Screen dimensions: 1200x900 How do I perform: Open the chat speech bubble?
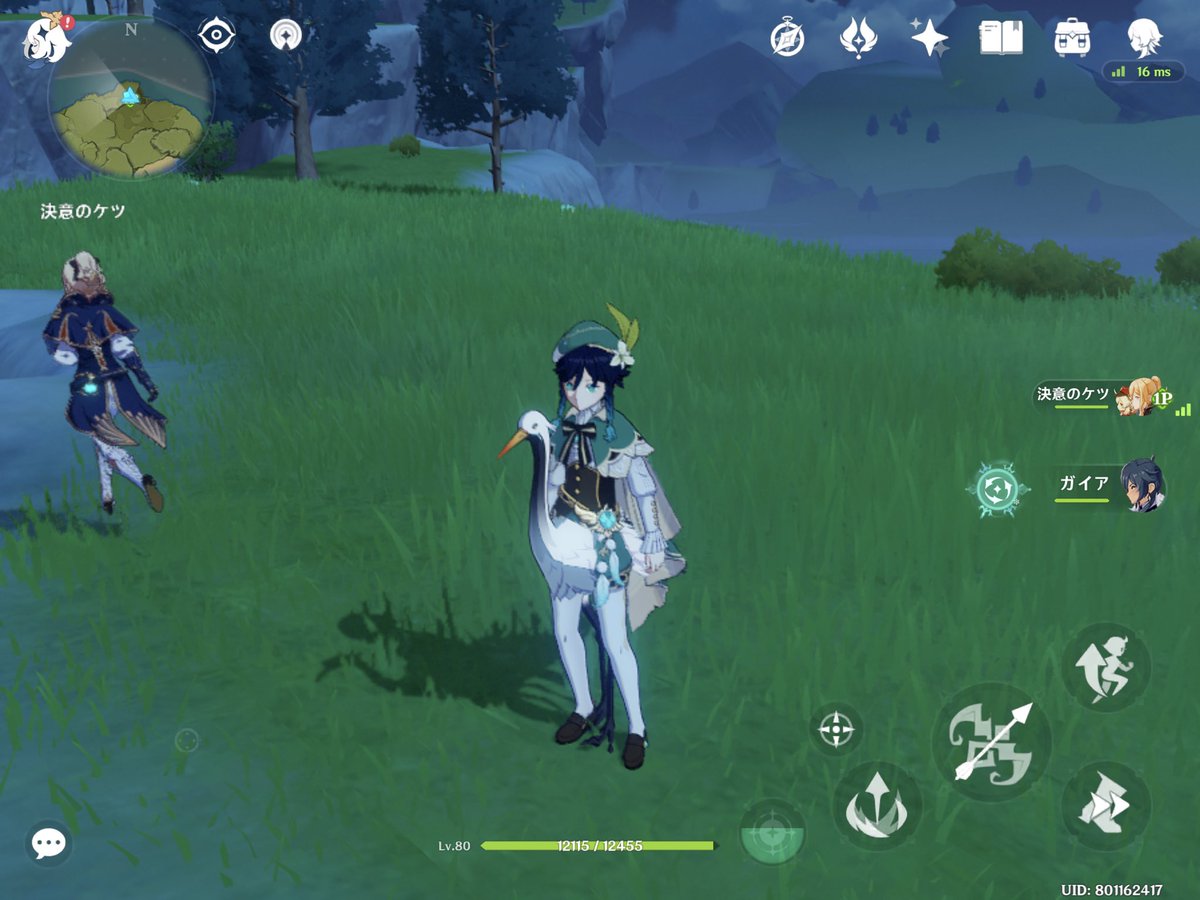coord(48,843)
